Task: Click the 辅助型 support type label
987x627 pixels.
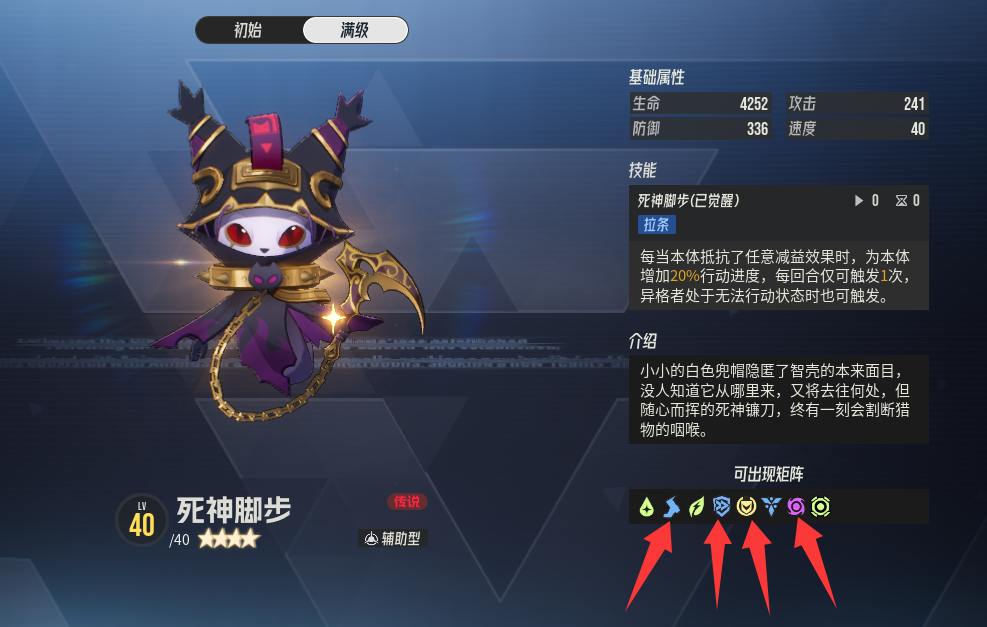Action: pos(393,539)
